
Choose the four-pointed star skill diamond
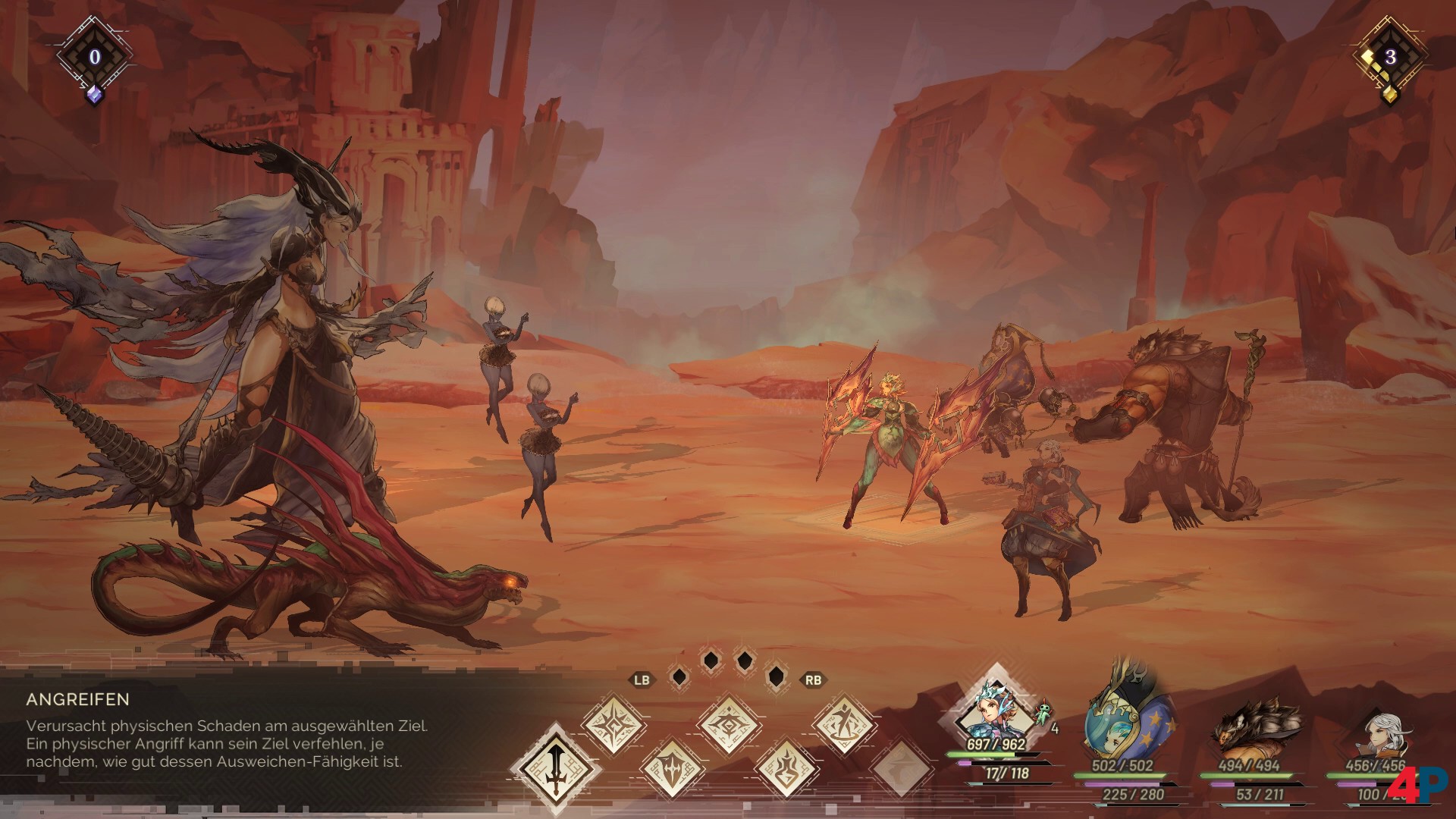coord(613,725)
